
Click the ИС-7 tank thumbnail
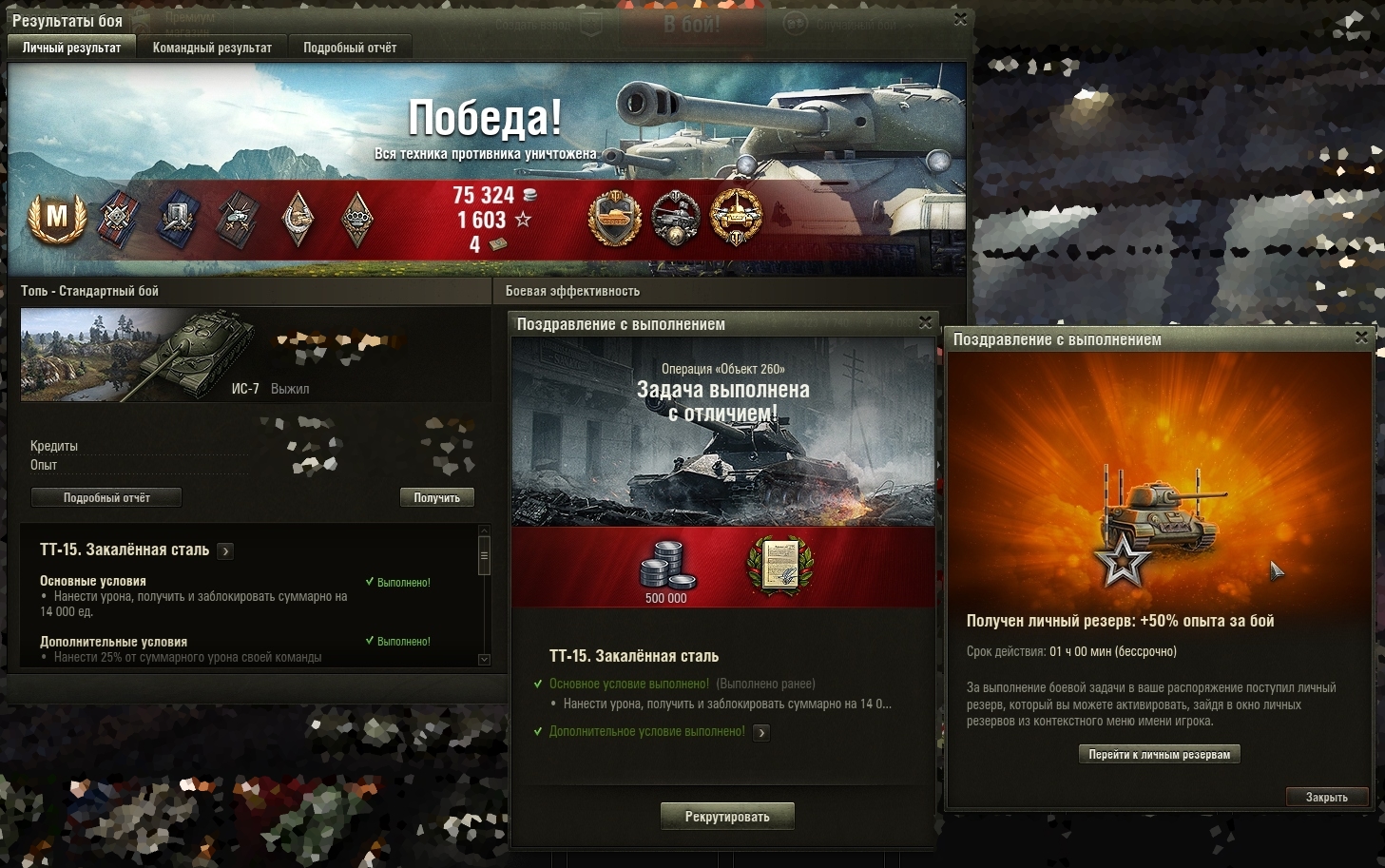[138, 354]
